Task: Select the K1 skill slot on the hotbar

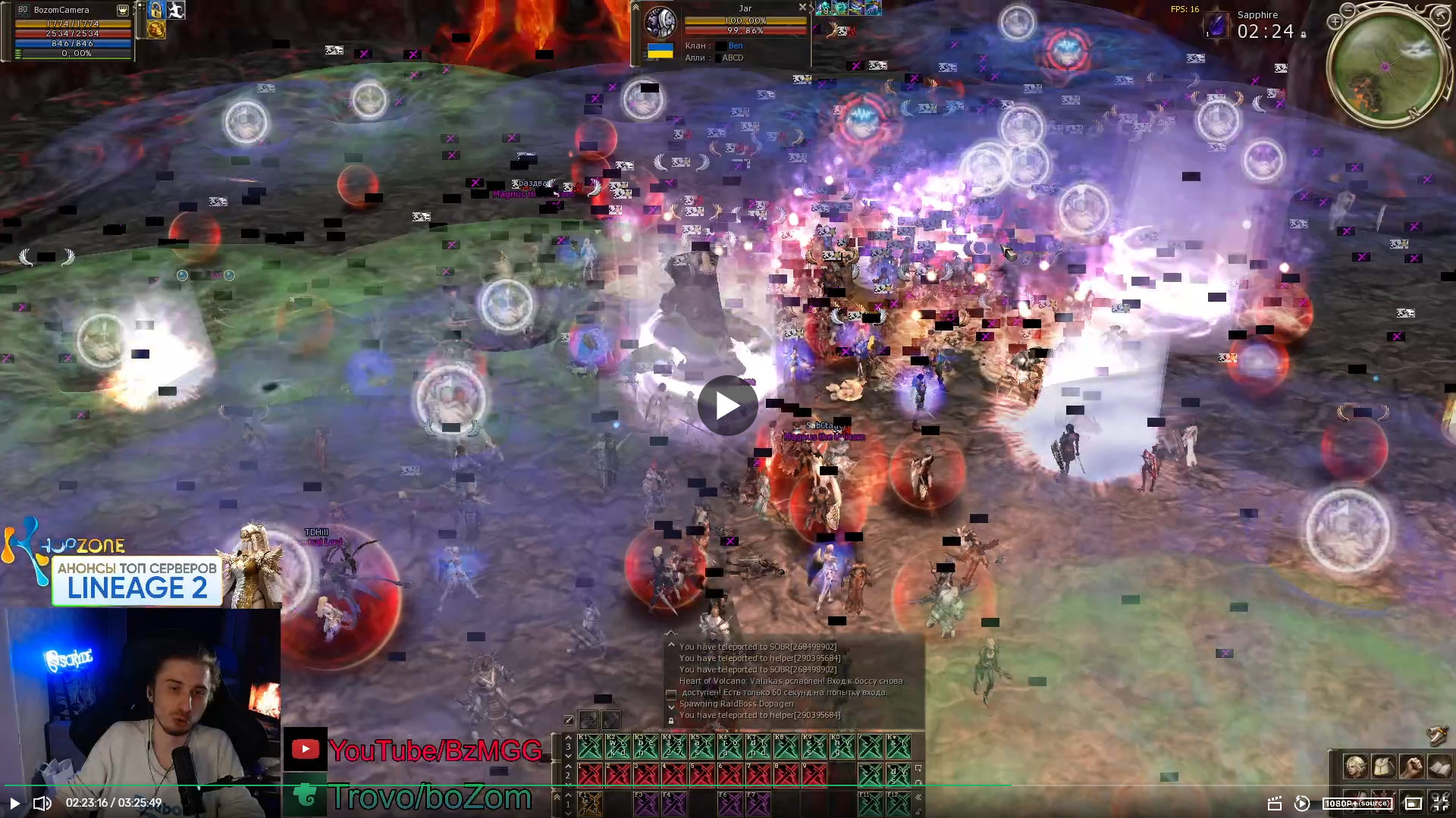Action: click(590, 746)
